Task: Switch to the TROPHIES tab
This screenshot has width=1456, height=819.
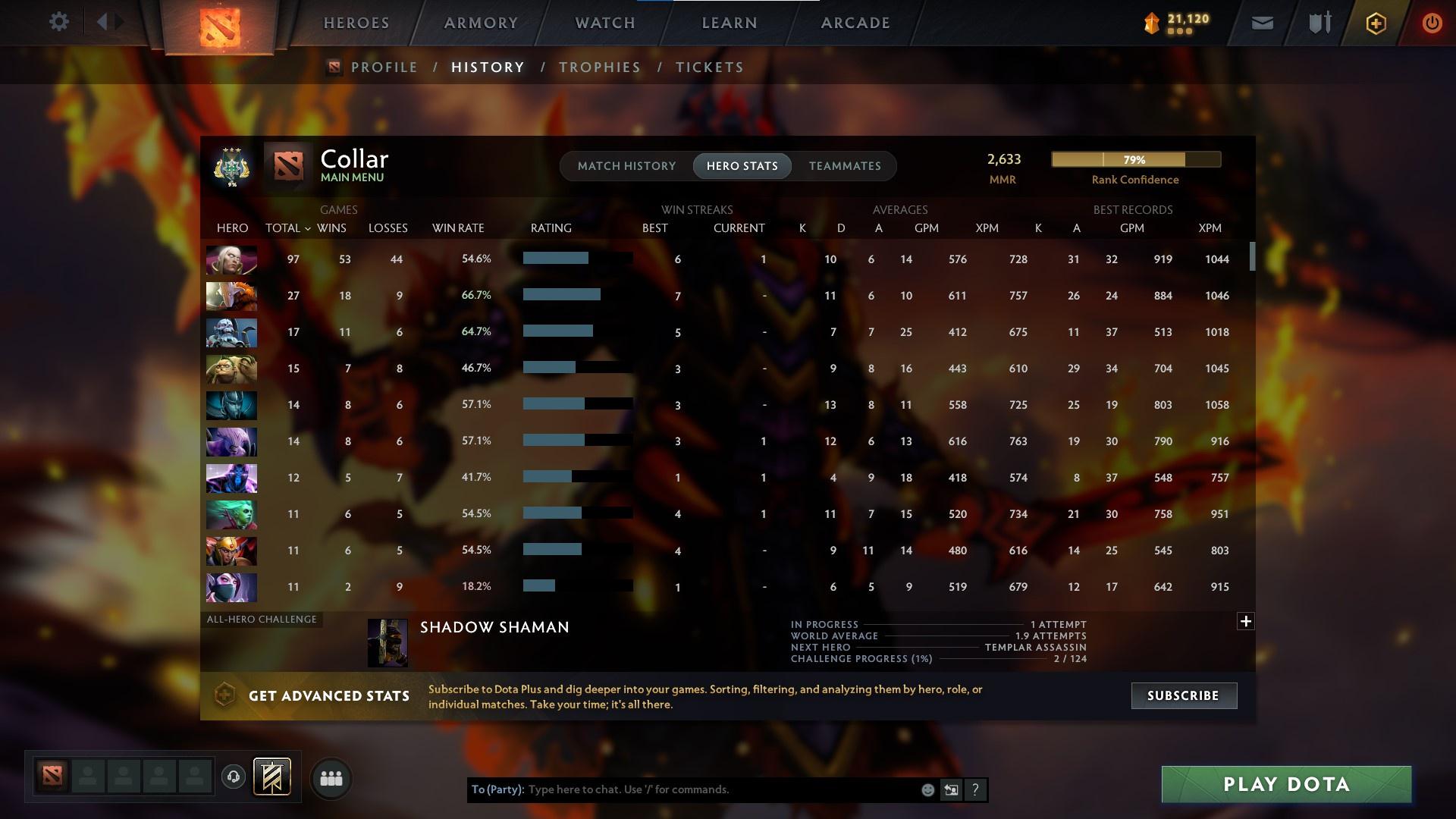Action: click(599, 67)
